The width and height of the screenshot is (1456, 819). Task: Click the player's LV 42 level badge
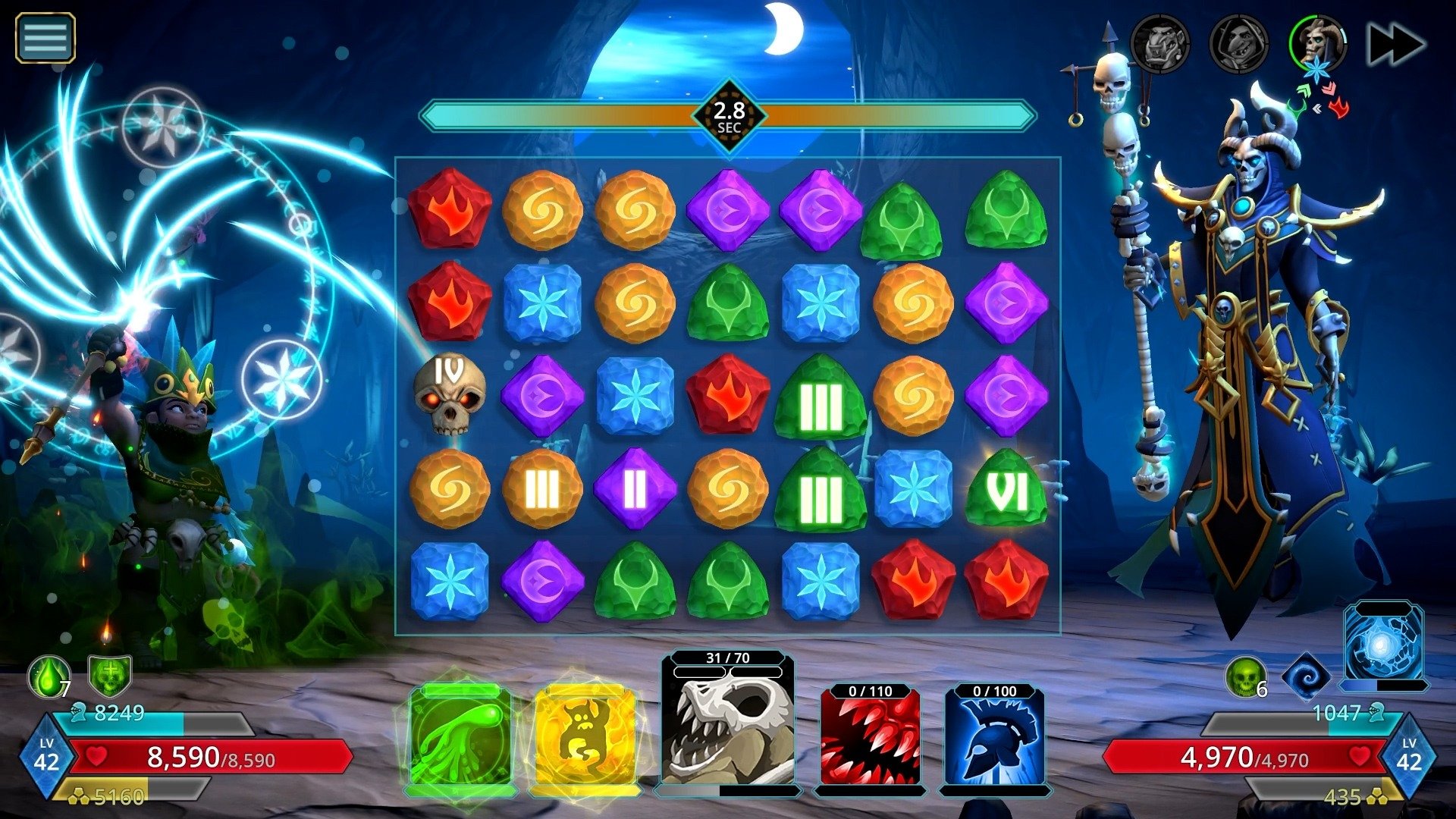click(47, 756)
